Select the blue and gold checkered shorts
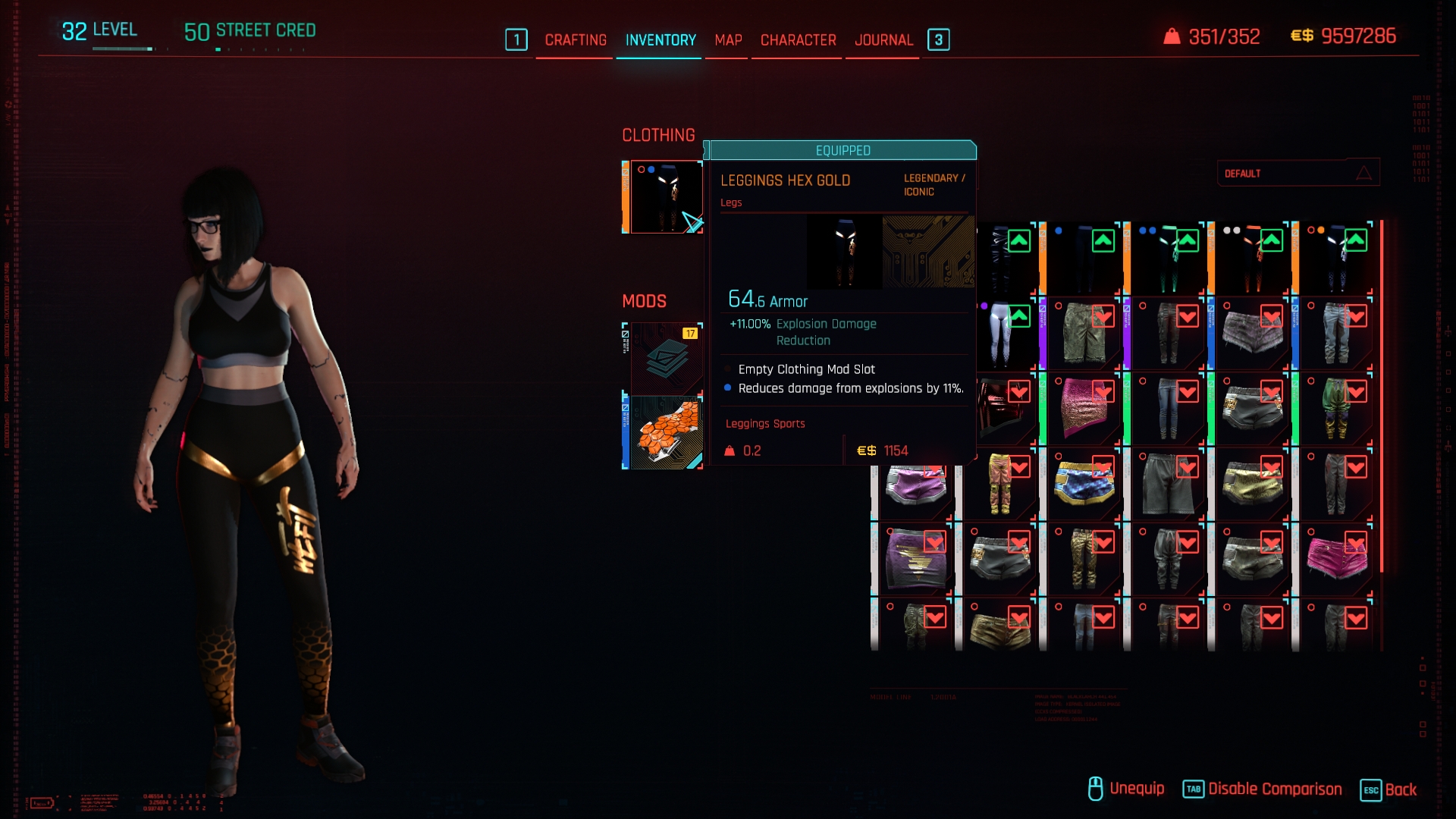This screenshot has height=819, width=1456. coord(1083,483)
